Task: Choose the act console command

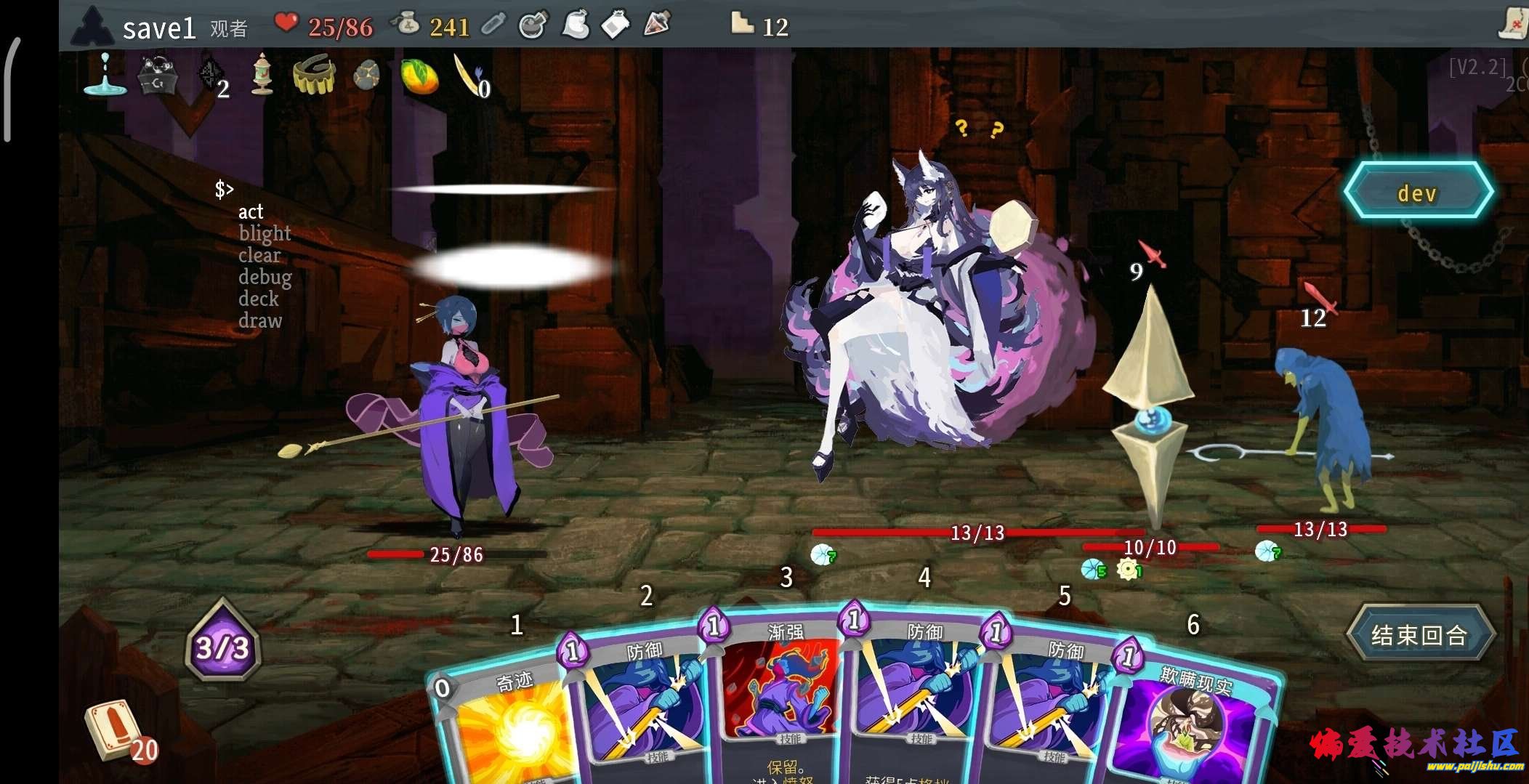Action: [x=251, y=211]
